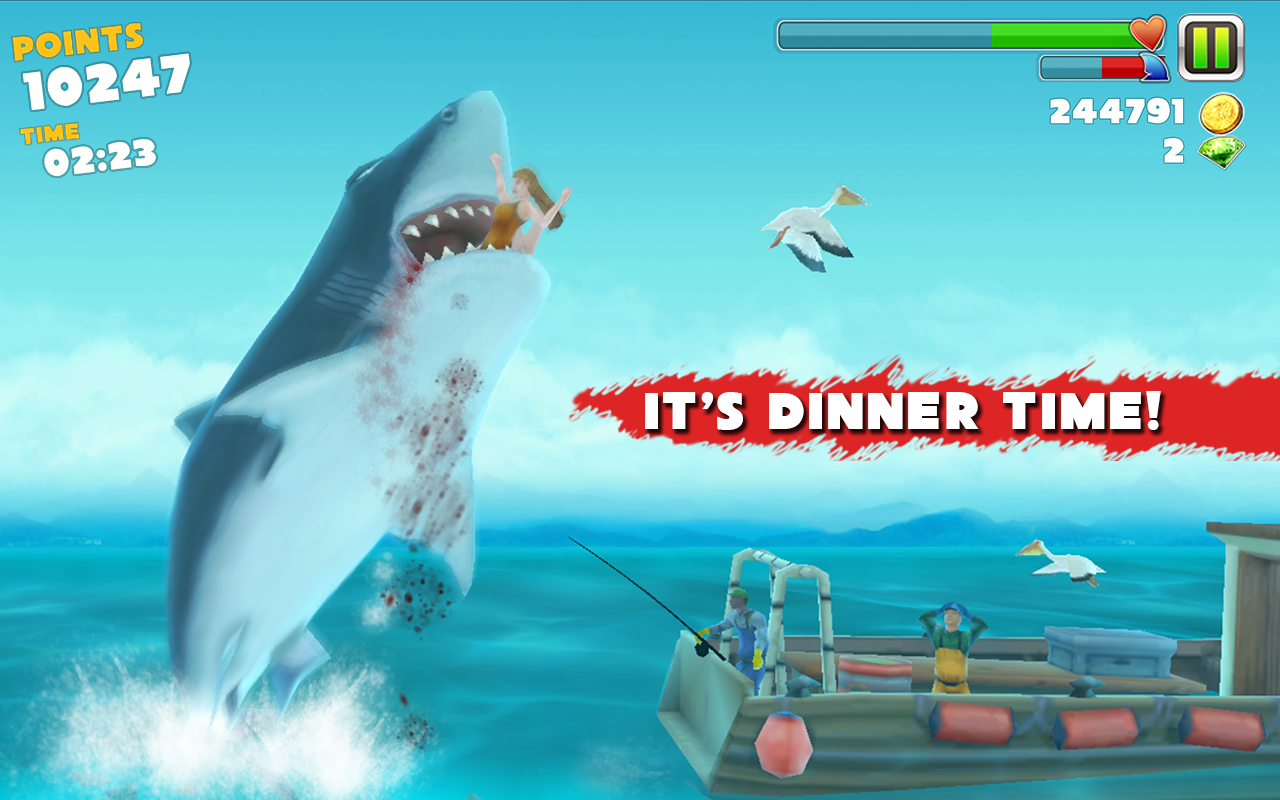
Task: Click the blue shark fin boost icon
Action: click(1155, 66)
